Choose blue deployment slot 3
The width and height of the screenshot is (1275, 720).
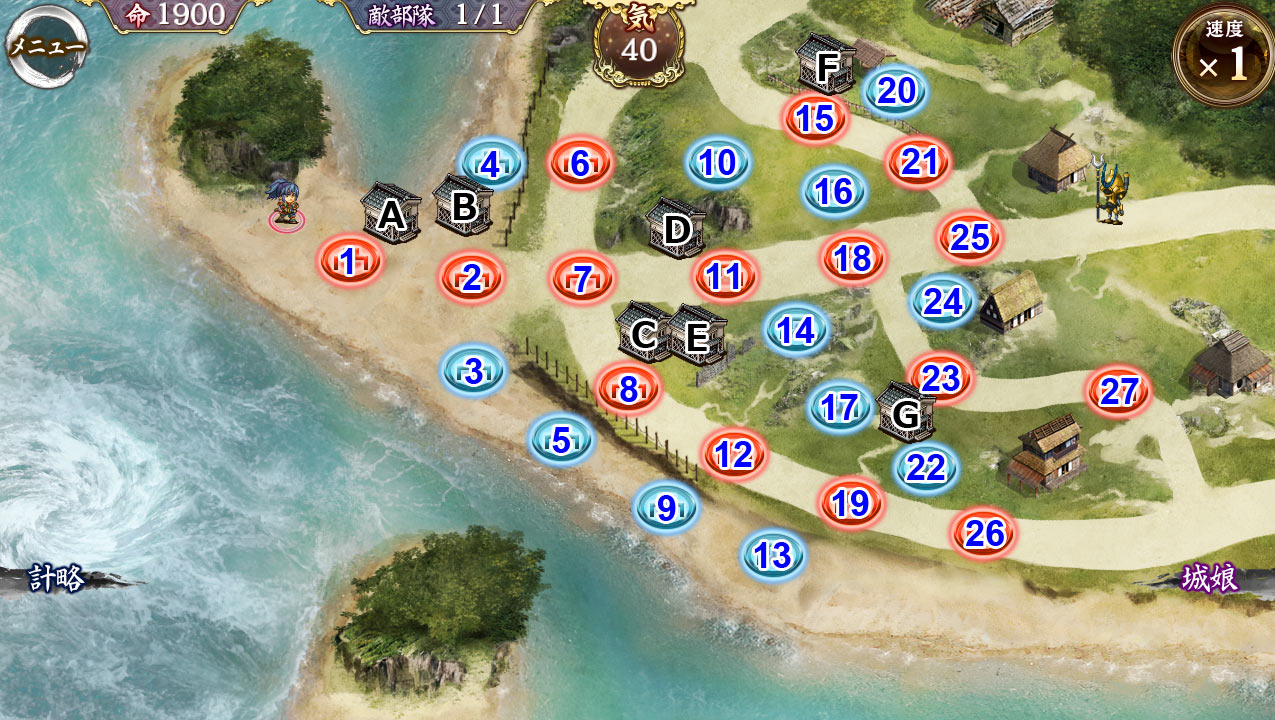pos(474,372)
